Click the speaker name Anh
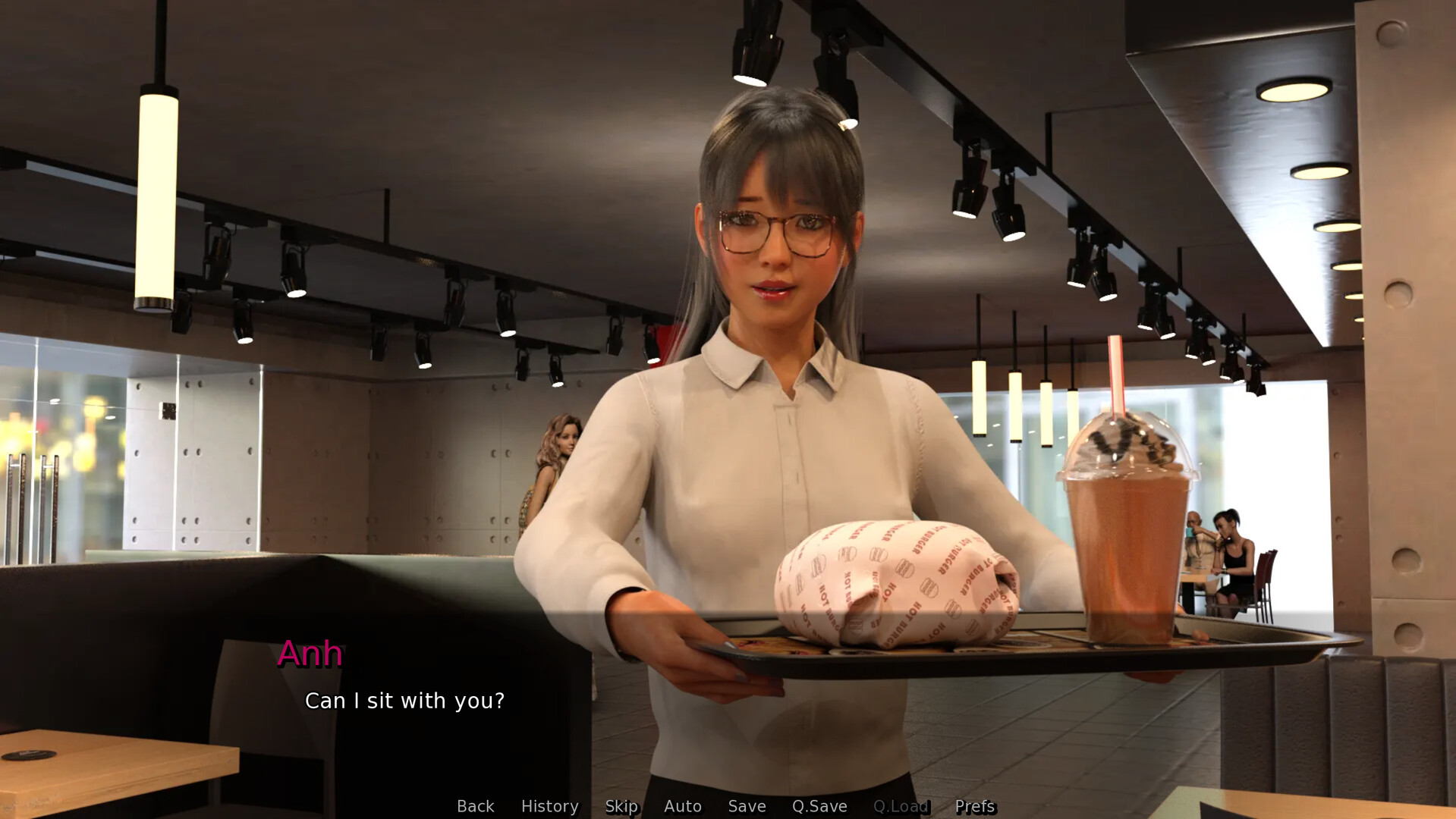The height and width of the screenshot is (819, 1456). [310, 653]
